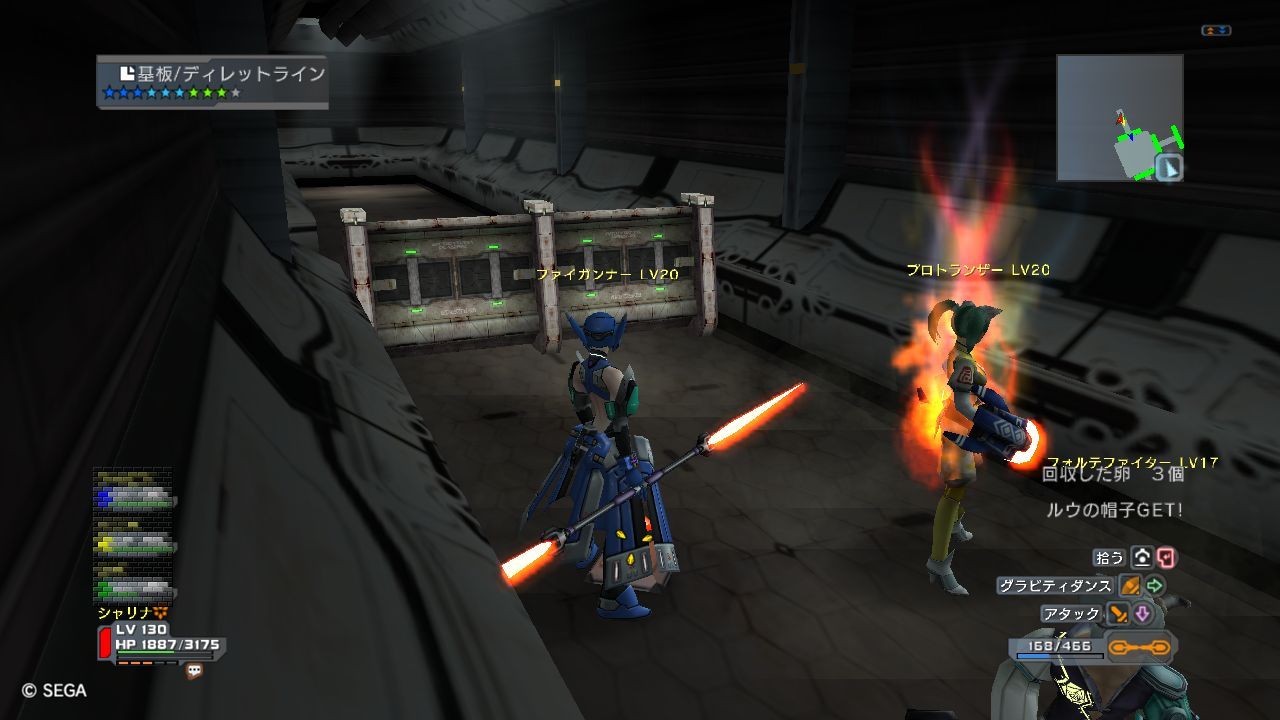Click the minimap
The height and width of the screenshot is (720, 1280).
pyautogui.click(x=1119, y=117)
